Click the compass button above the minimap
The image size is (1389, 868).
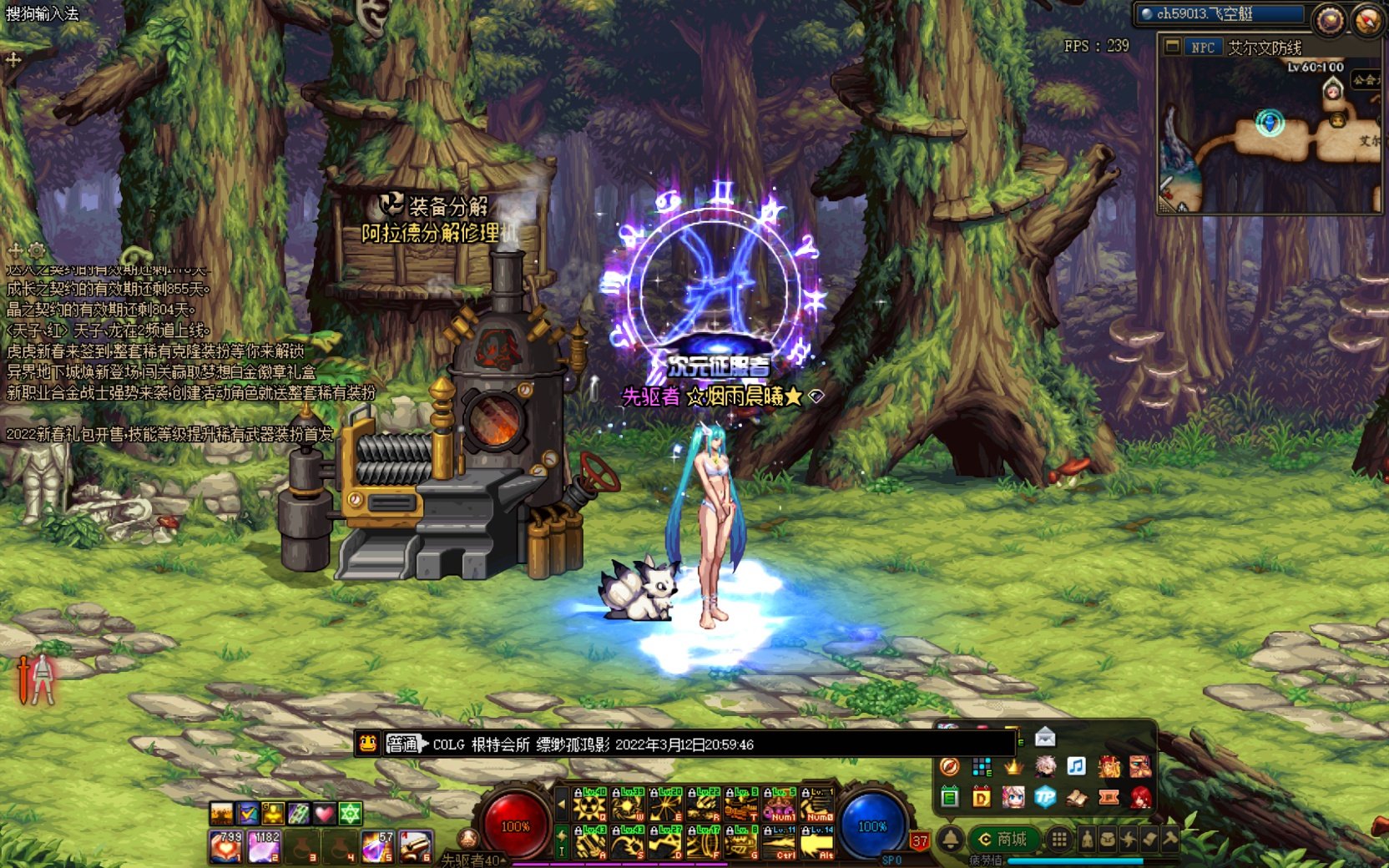pos(1329,19)
